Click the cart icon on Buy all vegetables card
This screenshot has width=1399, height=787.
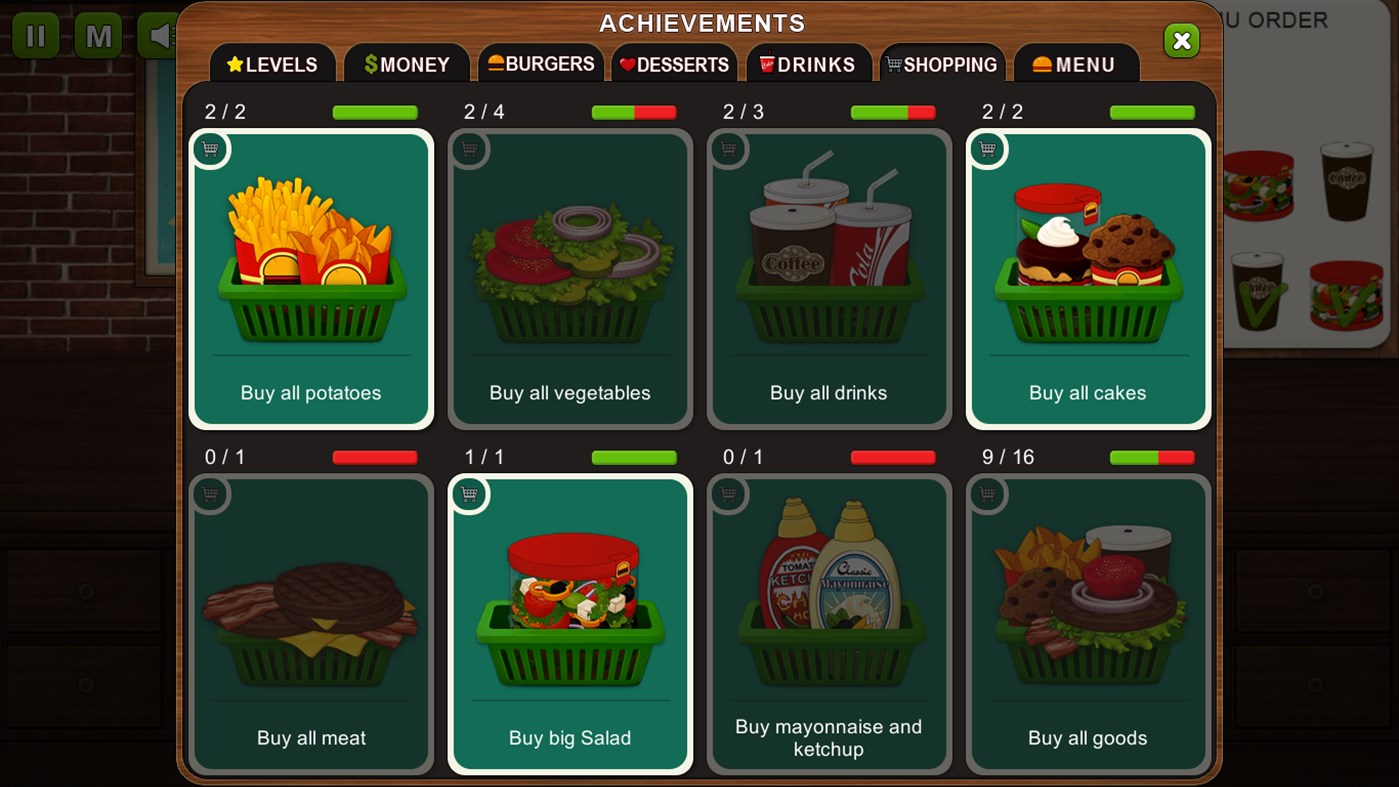[x=470, y=148]
